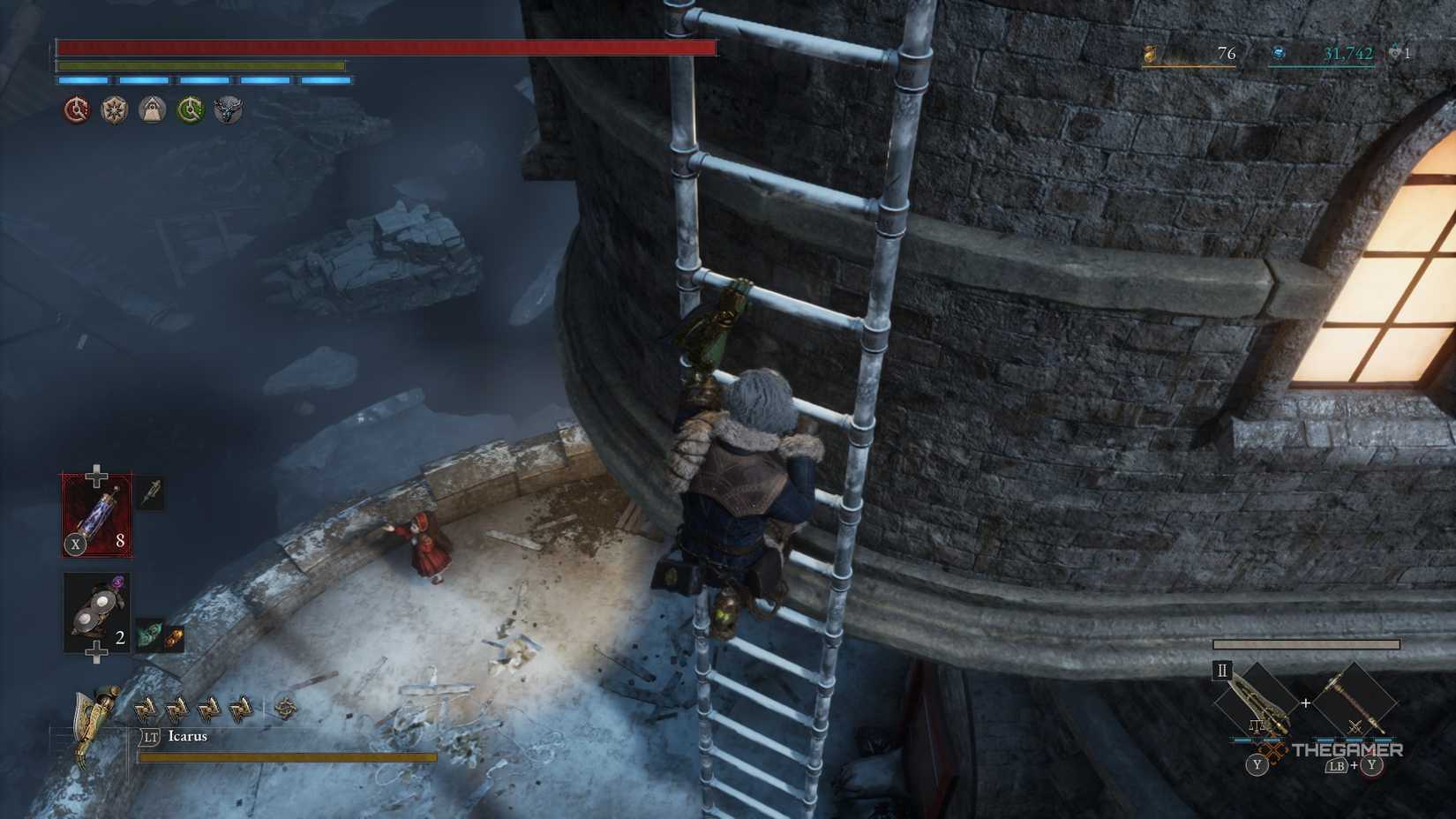
Task: Select the stag head status effect icon
Action: 229,110
